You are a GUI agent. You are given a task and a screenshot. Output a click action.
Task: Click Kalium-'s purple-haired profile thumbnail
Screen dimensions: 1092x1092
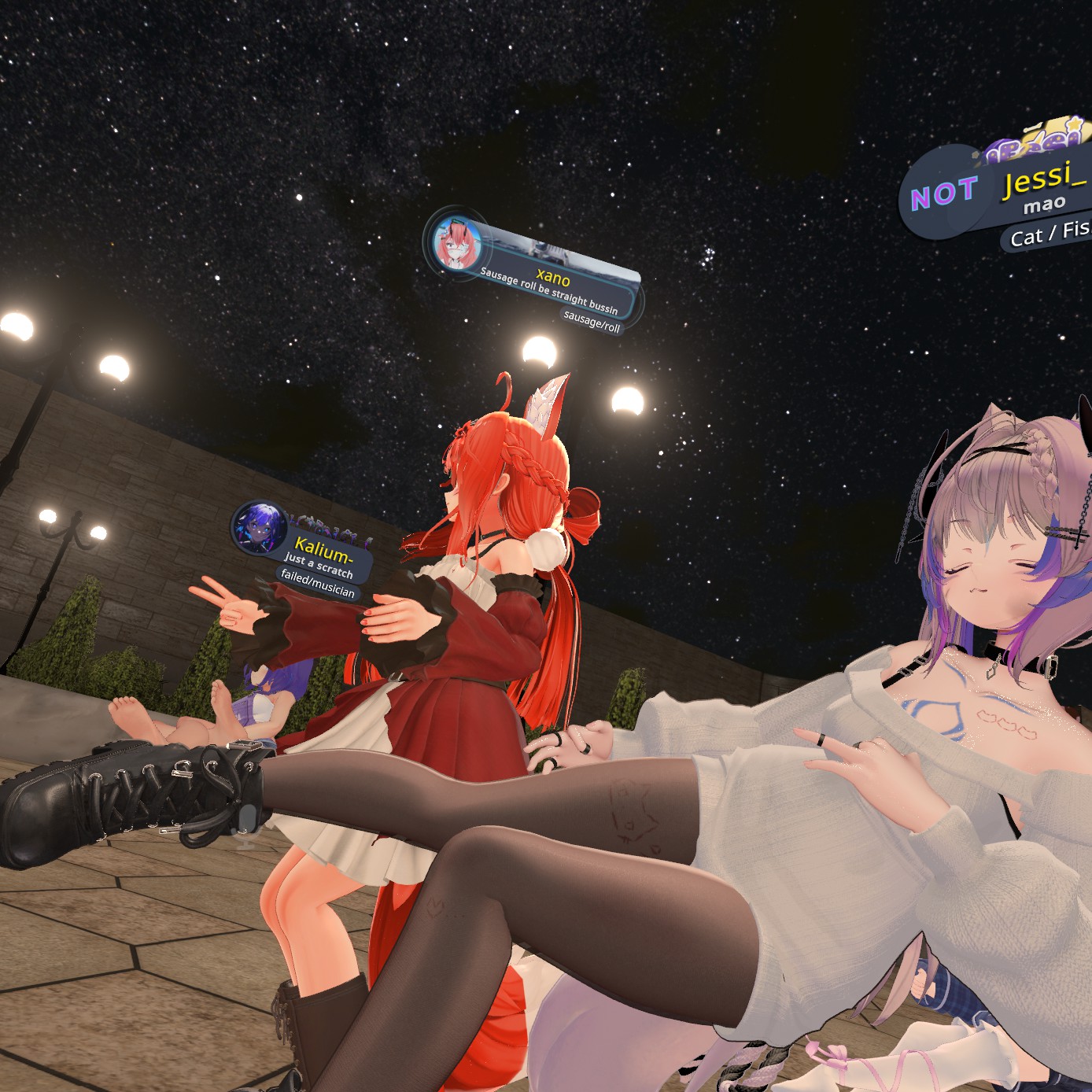click(260, 527)
